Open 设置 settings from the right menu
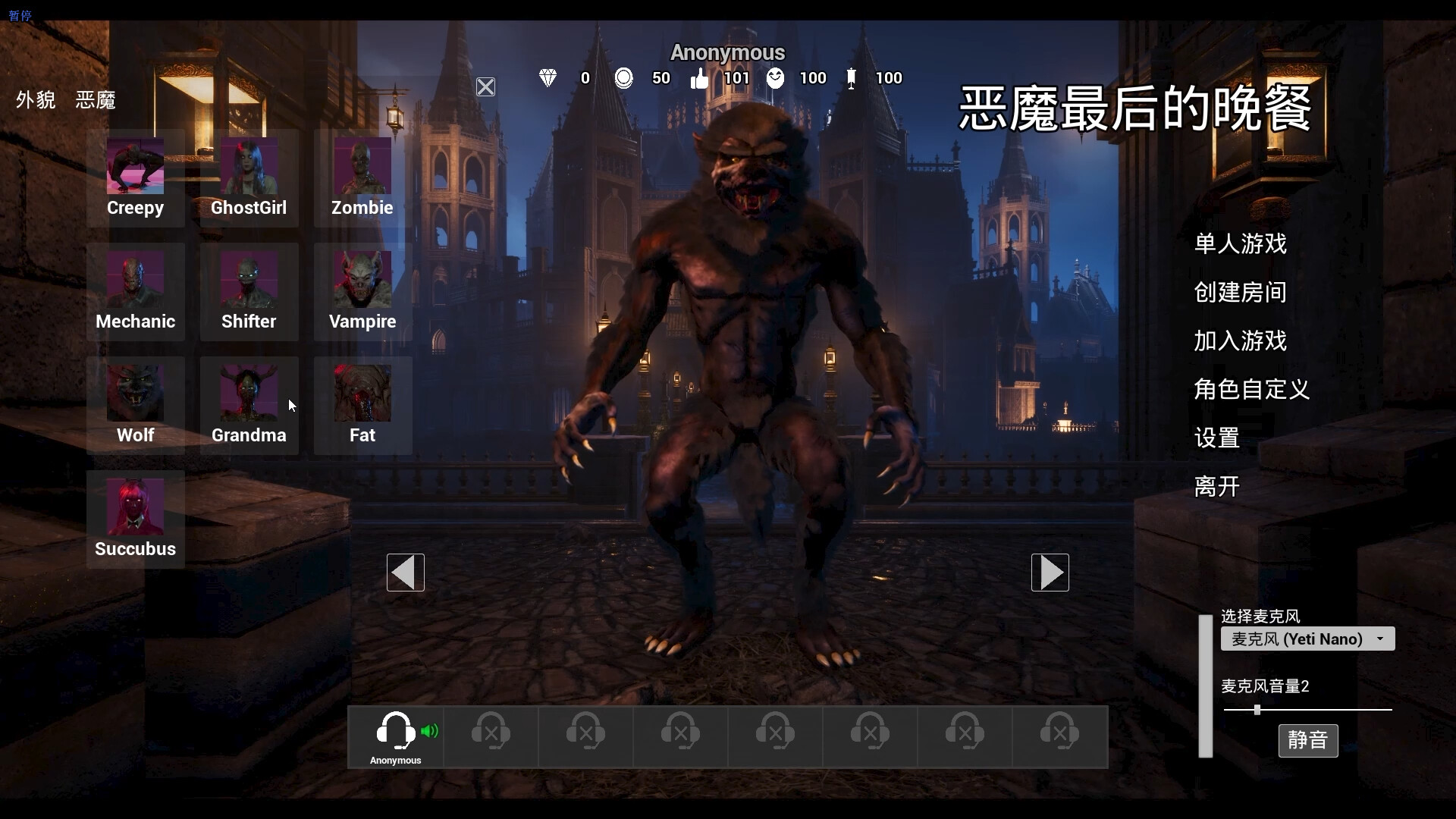 (1218, 438)
